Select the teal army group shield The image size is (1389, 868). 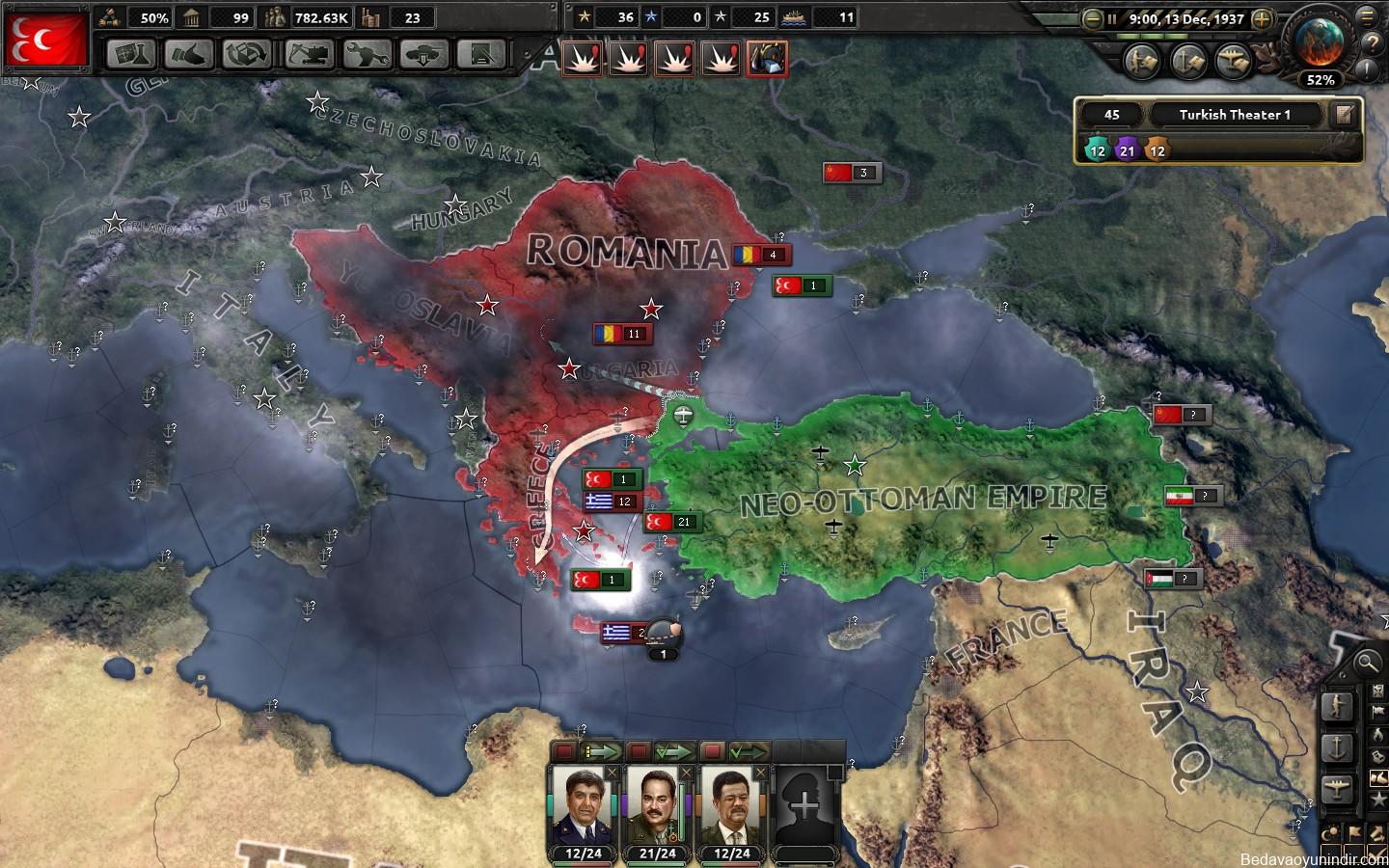(1097, 151)
